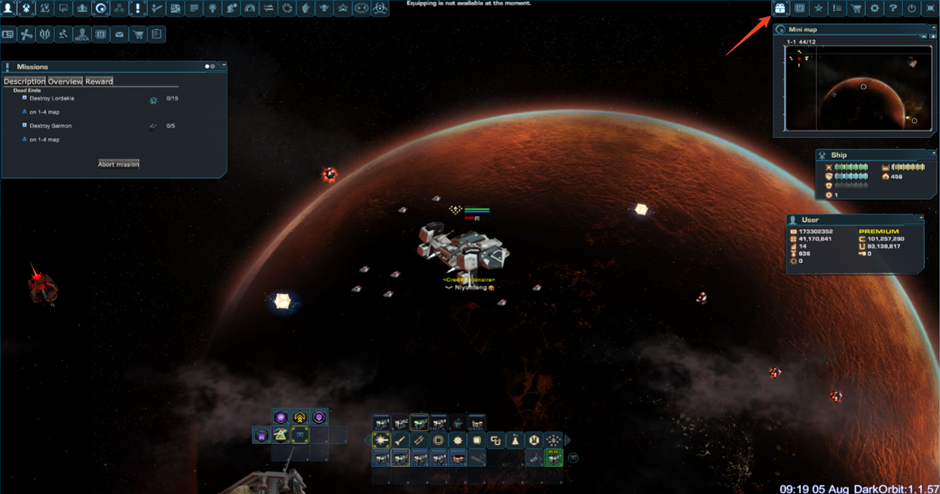
Task: Open the shop cart in top-right bar
Action: pos(856,8)
